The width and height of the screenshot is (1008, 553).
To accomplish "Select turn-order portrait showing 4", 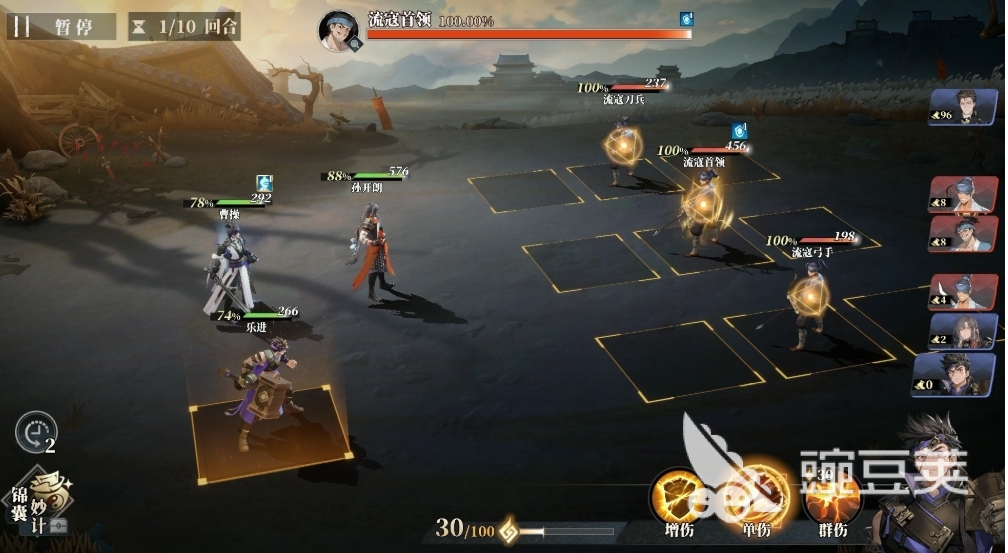I will pyautogui.click(x=964, y=292).
